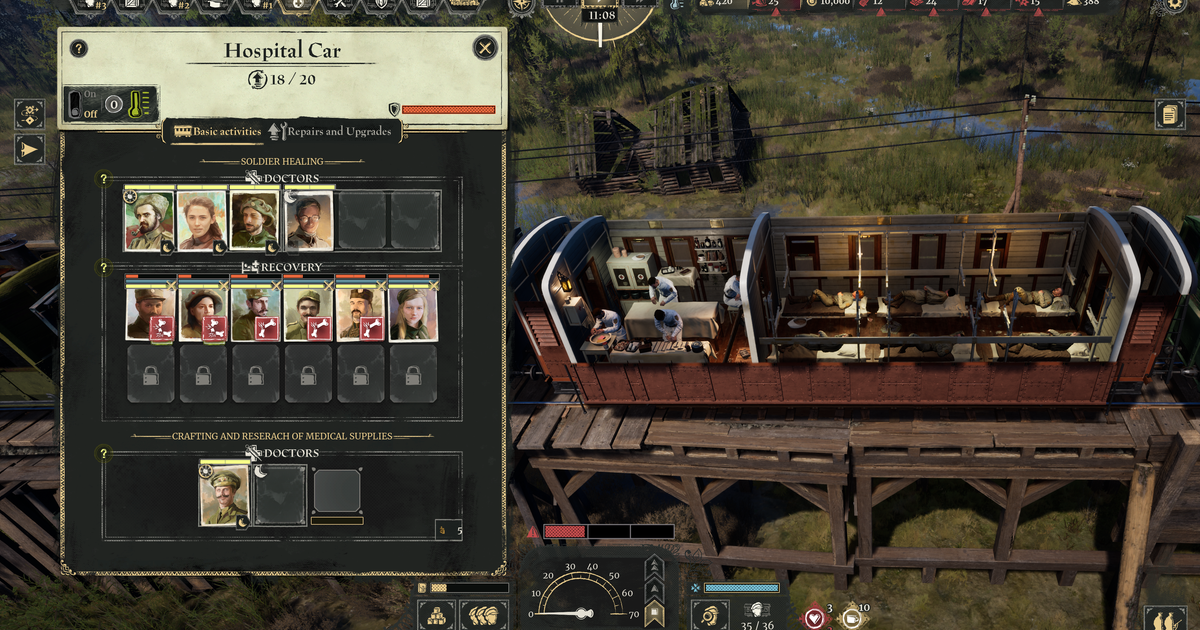The height and width of the screenshot is (630, 1200).
Task: Click the arrow button on left edge
Action: [29, 150]
